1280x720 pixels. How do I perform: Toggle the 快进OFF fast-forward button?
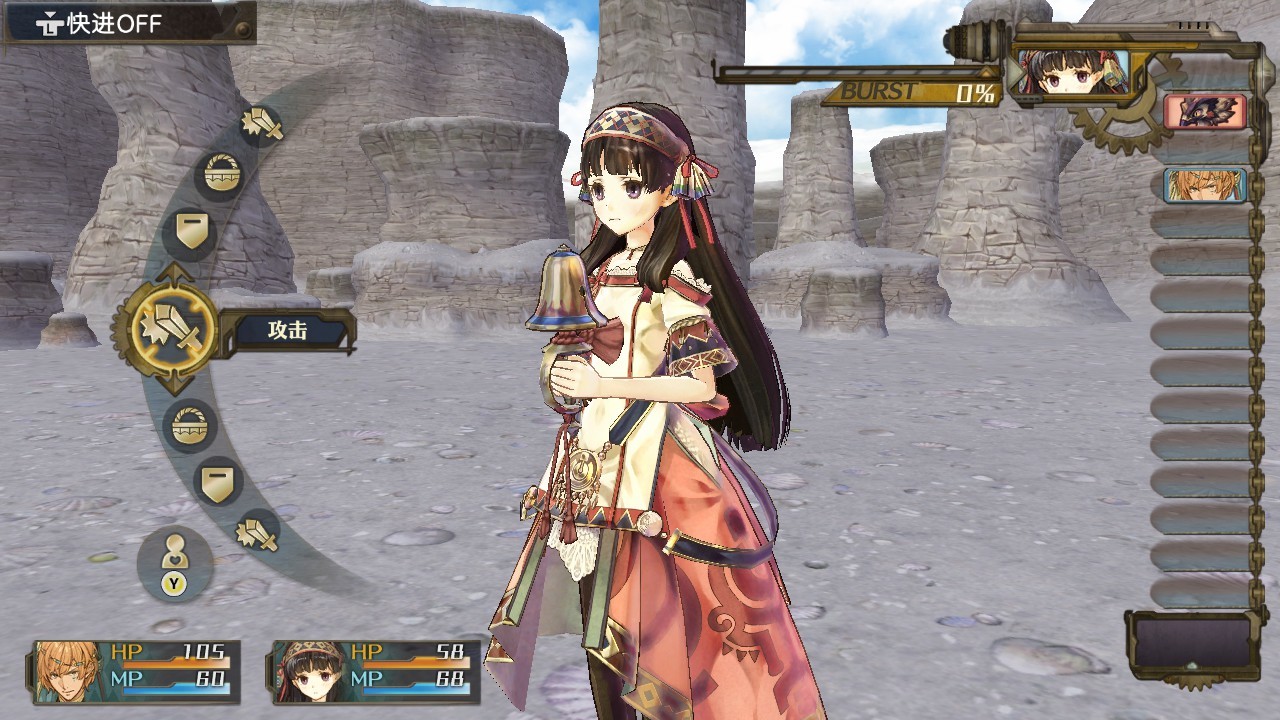(128, 23)
